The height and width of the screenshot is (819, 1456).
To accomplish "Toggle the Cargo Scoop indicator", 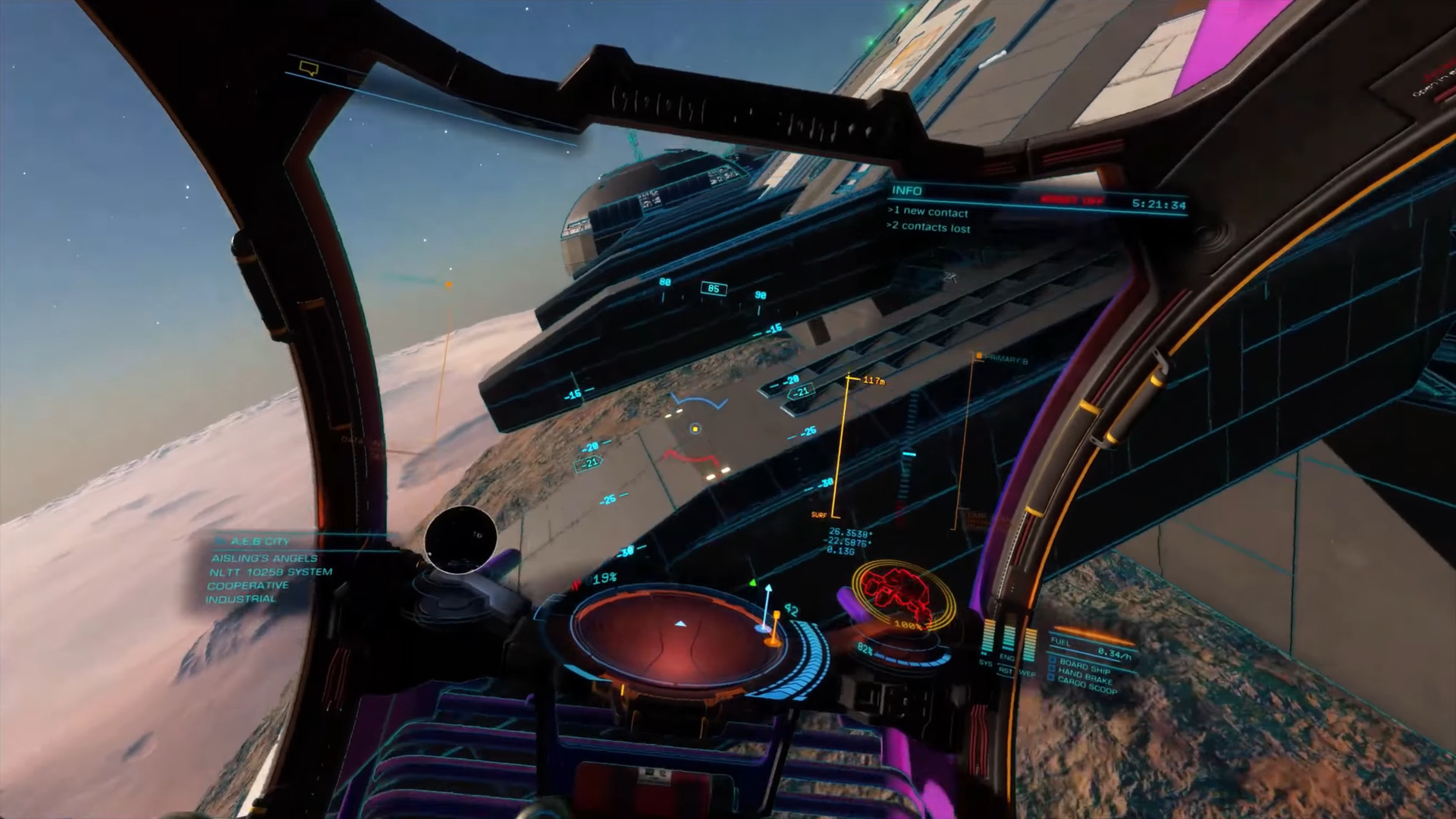I will pos(1087,686).
